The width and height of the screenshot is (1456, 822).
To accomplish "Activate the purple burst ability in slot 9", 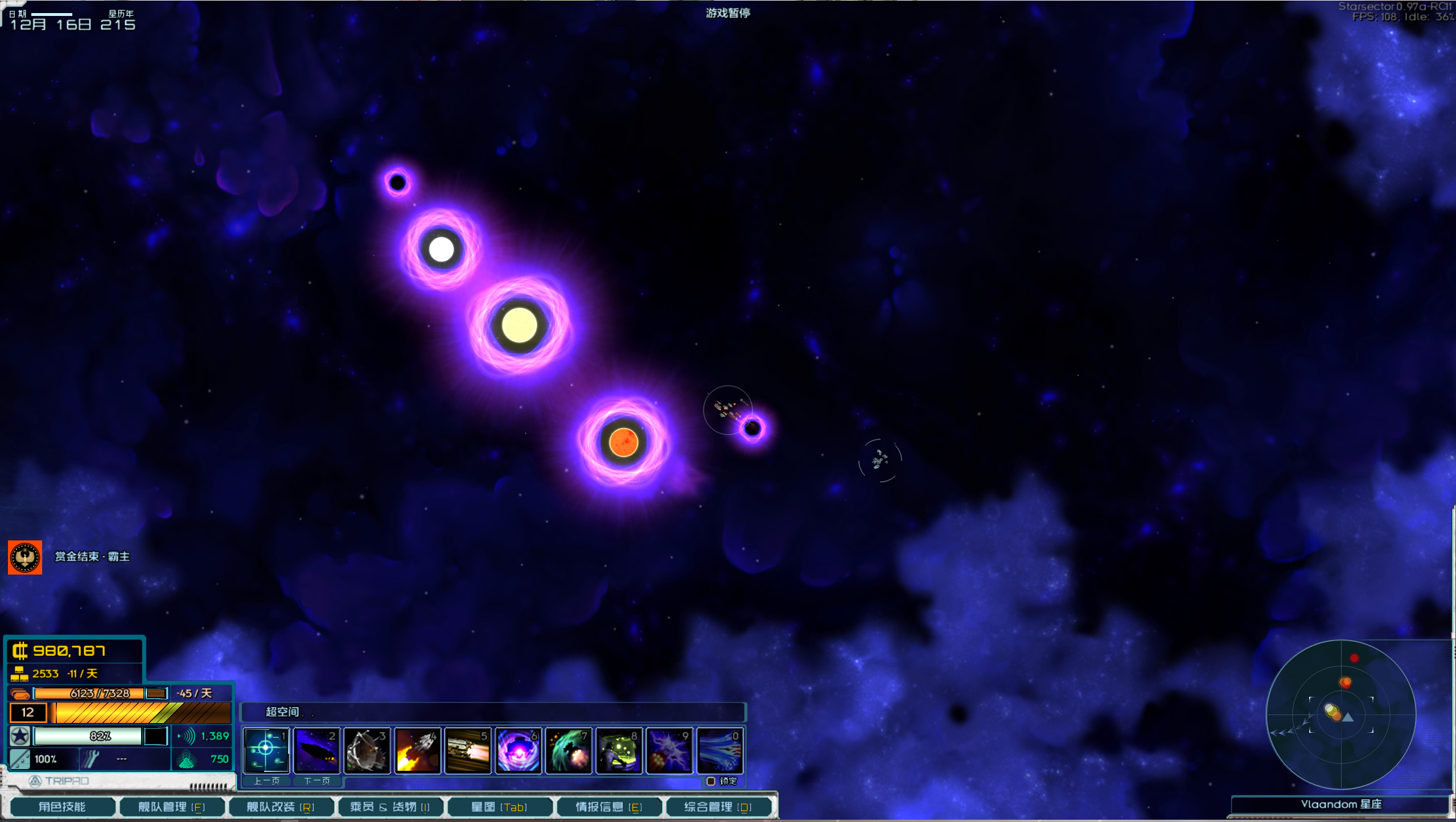I will click(669, 750).
